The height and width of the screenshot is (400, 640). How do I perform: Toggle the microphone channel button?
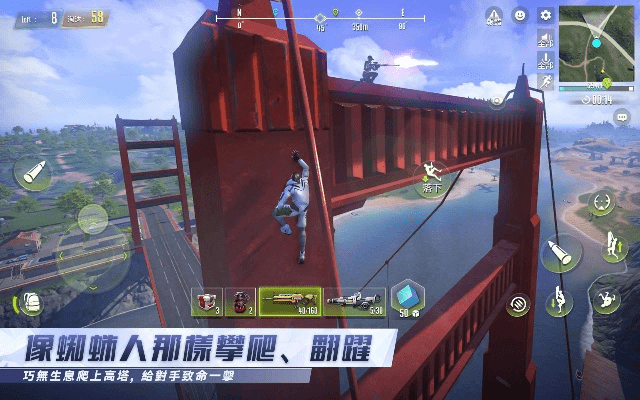545,61
